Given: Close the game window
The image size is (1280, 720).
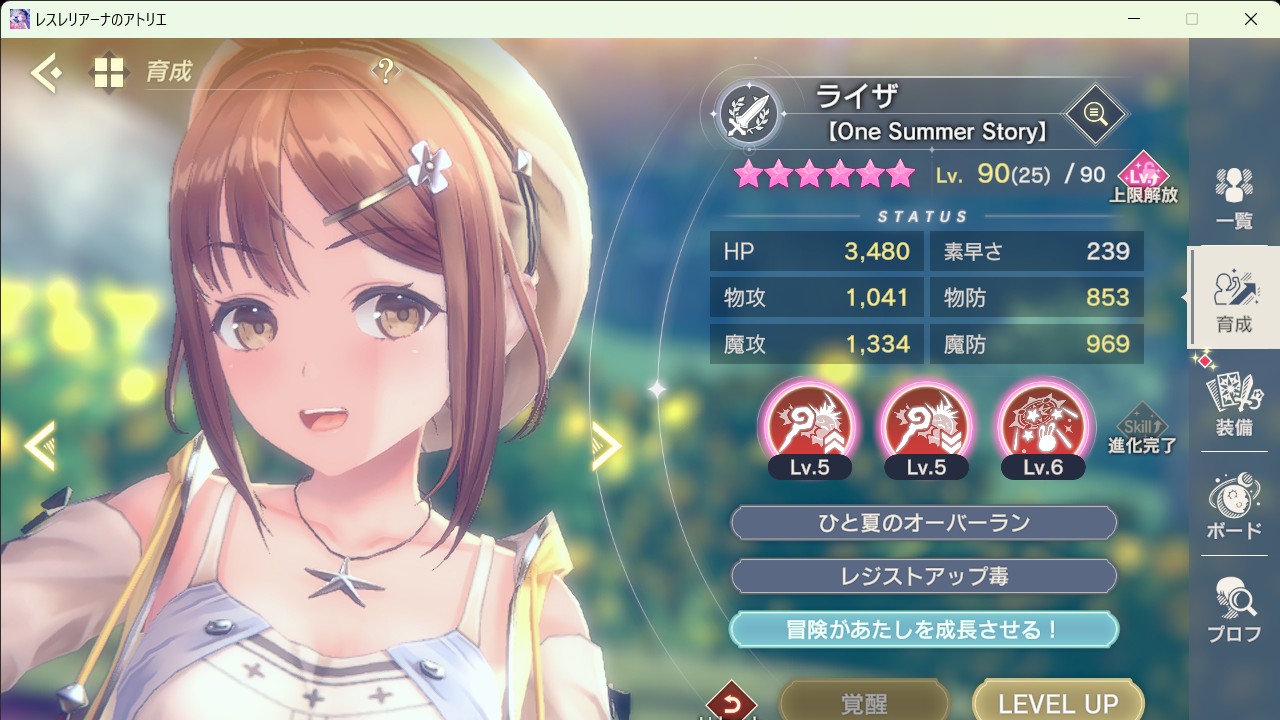Looking at the screenshot, I should coord(1251,19).
